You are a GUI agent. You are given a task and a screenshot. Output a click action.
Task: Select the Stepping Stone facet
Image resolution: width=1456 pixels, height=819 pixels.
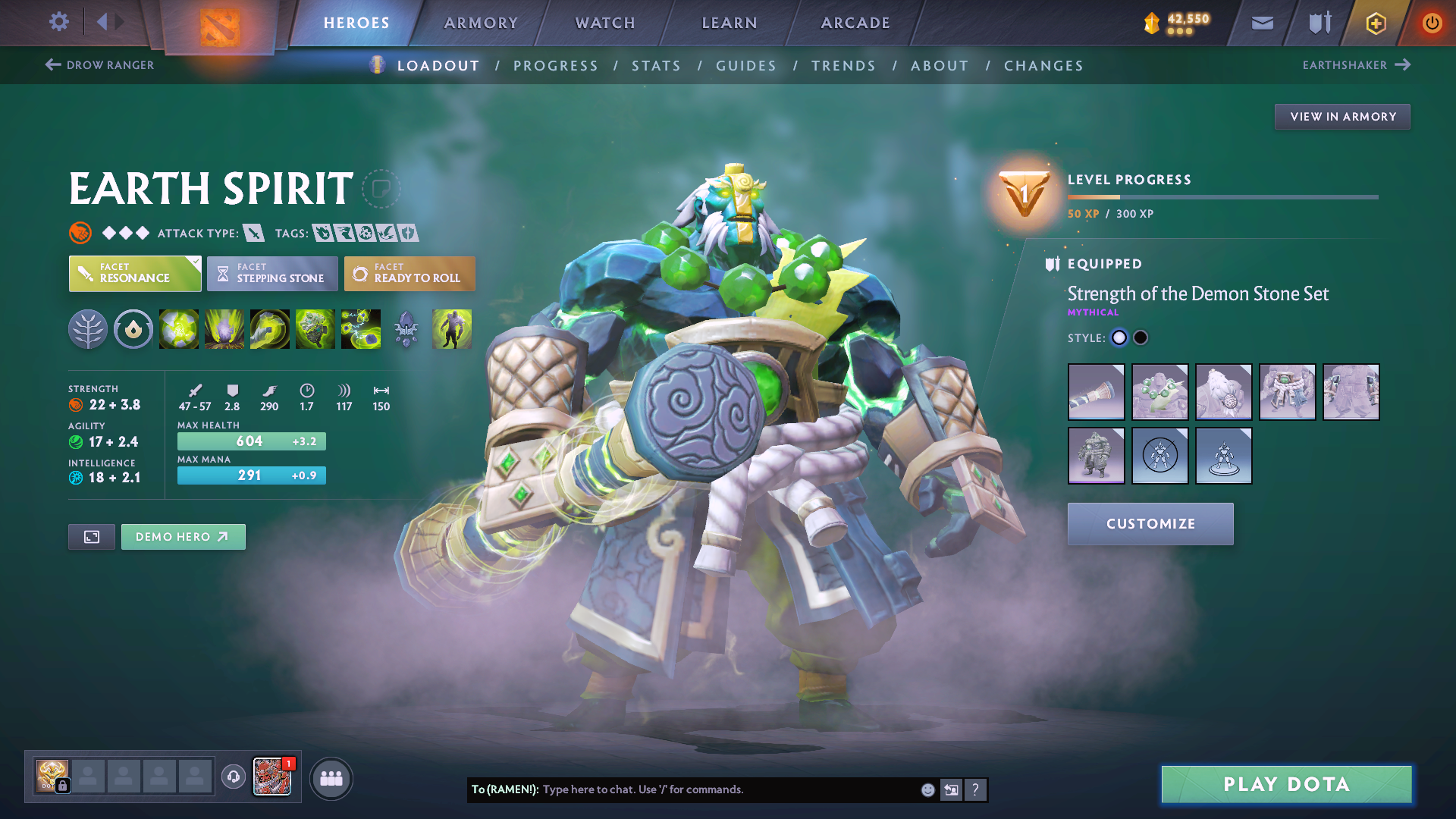tap(271, 274)
